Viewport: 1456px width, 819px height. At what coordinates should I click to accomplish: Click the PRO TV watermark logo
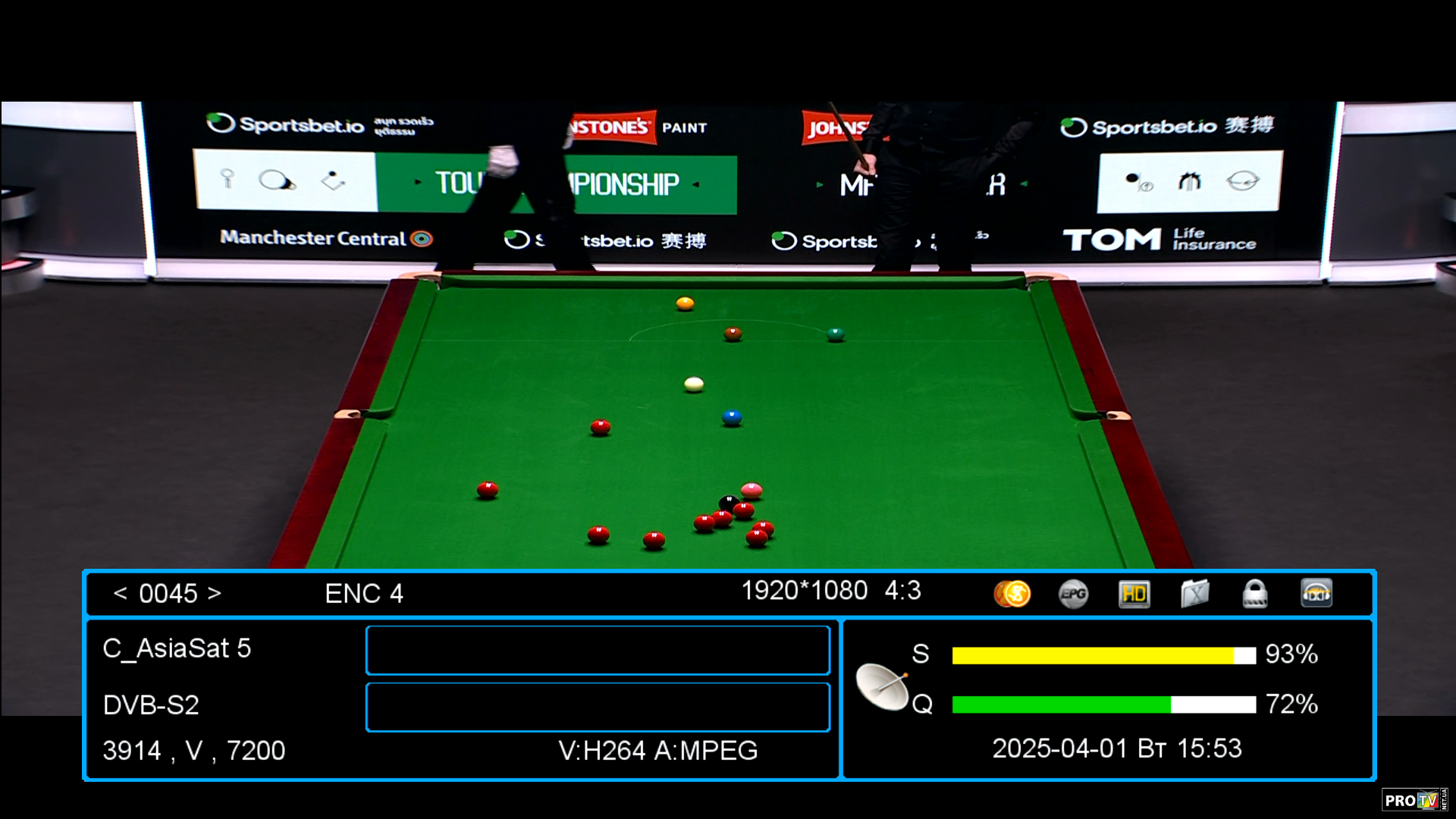[1414, 800]
